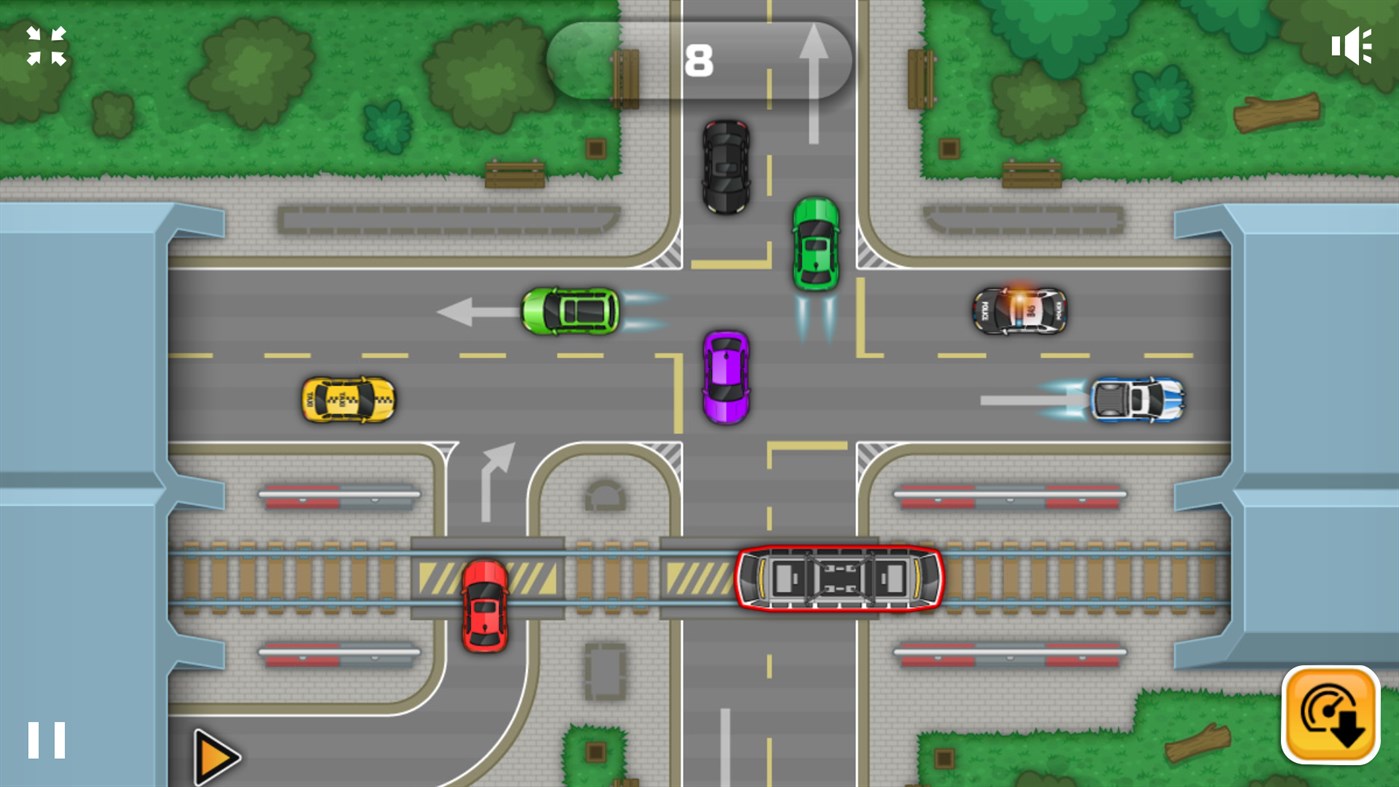Select the purple car in the intersection
1399x787 pixels.
(726, 377)
